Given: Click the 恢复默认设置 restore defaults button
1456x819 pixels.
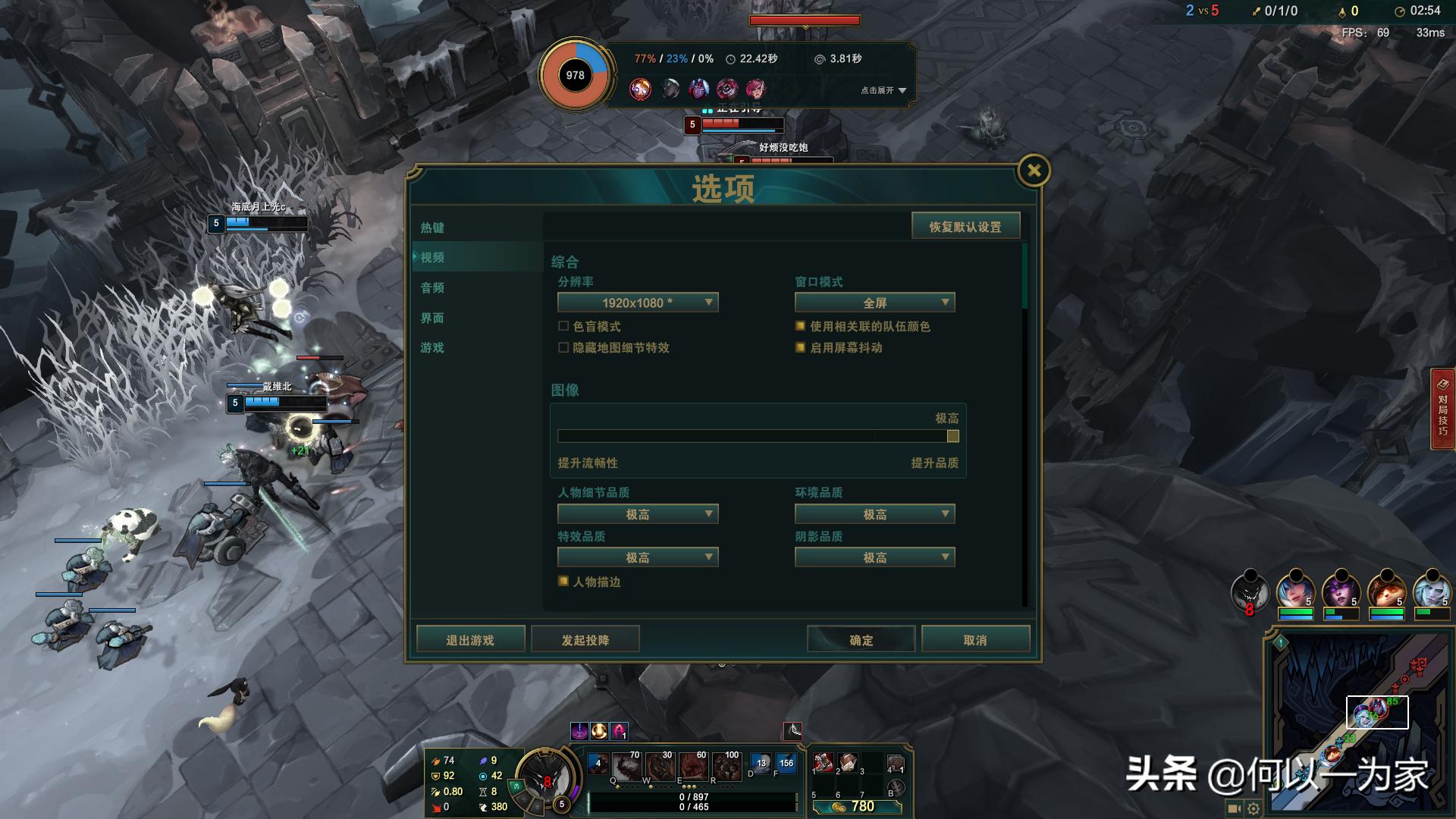Looking at the screenshot, I should [966, 225].
